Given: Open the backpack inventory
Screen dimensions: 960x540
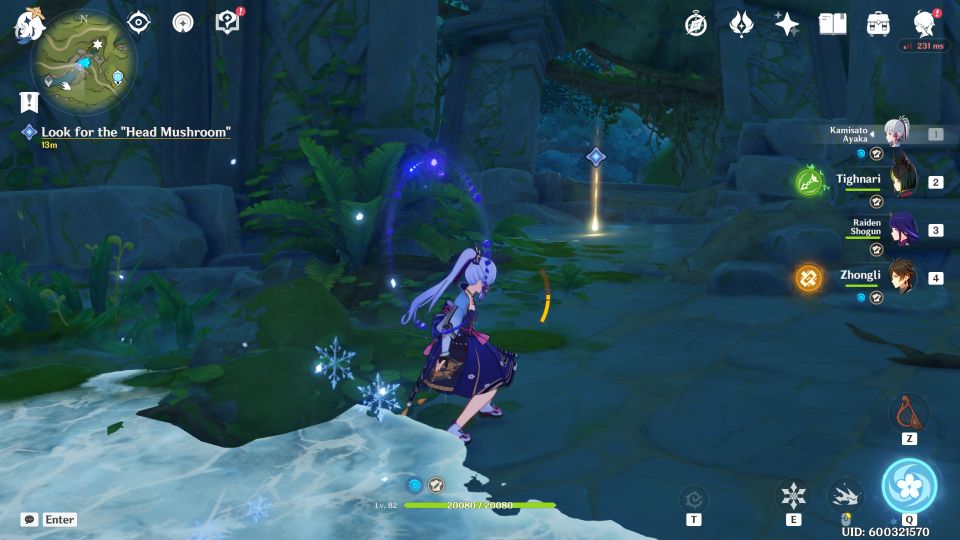Looking at the screenshot, I should (x=879, y=24).
